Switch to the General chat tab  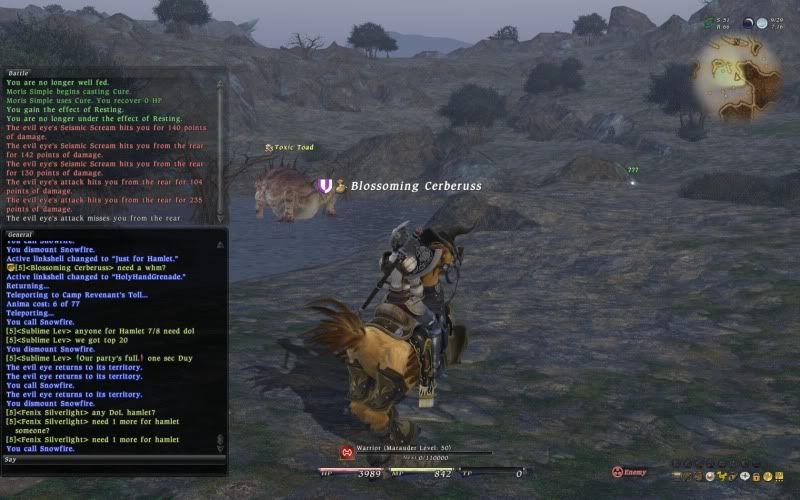tap(22, 234)
